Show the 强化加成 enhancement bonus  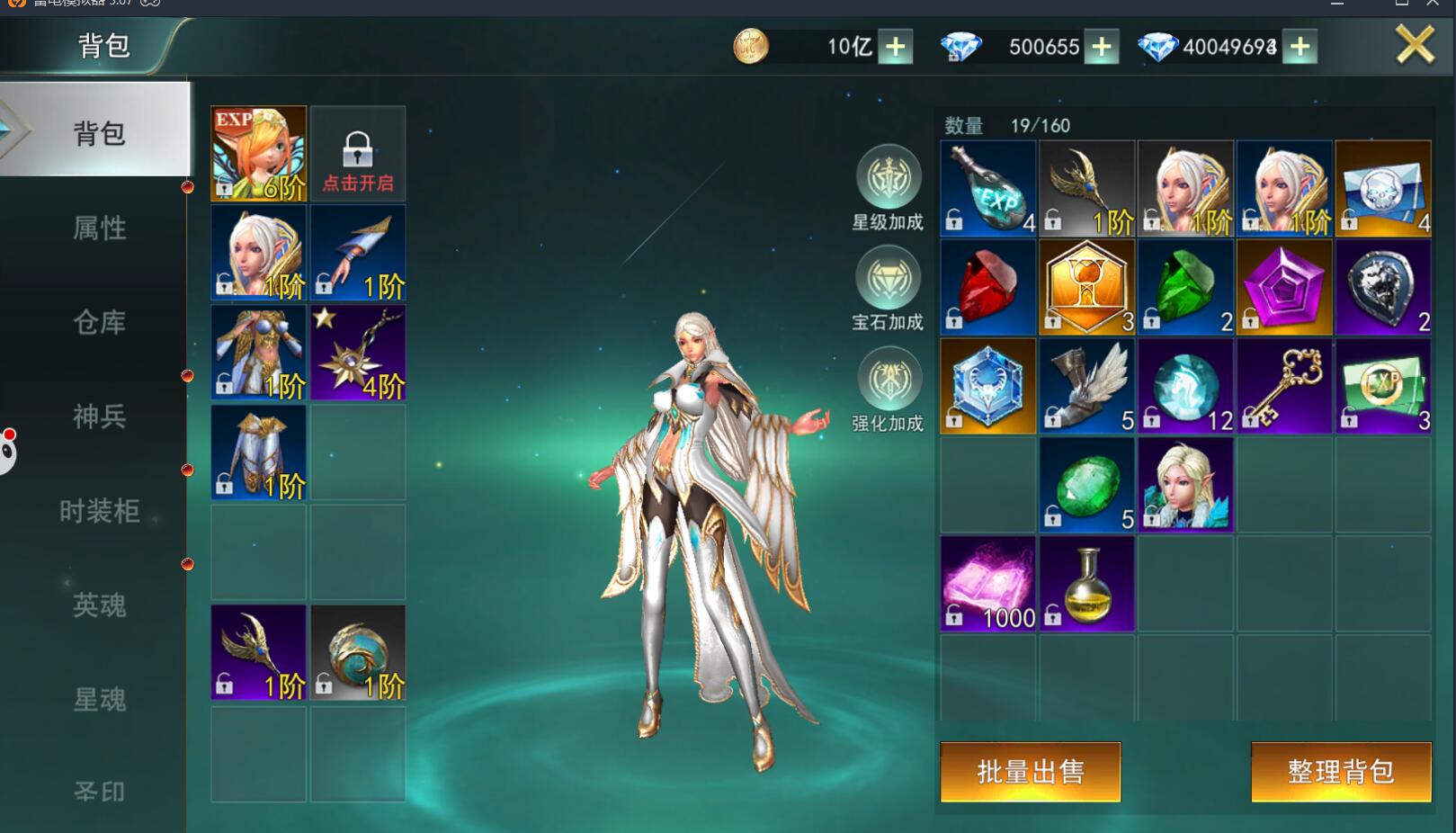[x=888, y=380]
